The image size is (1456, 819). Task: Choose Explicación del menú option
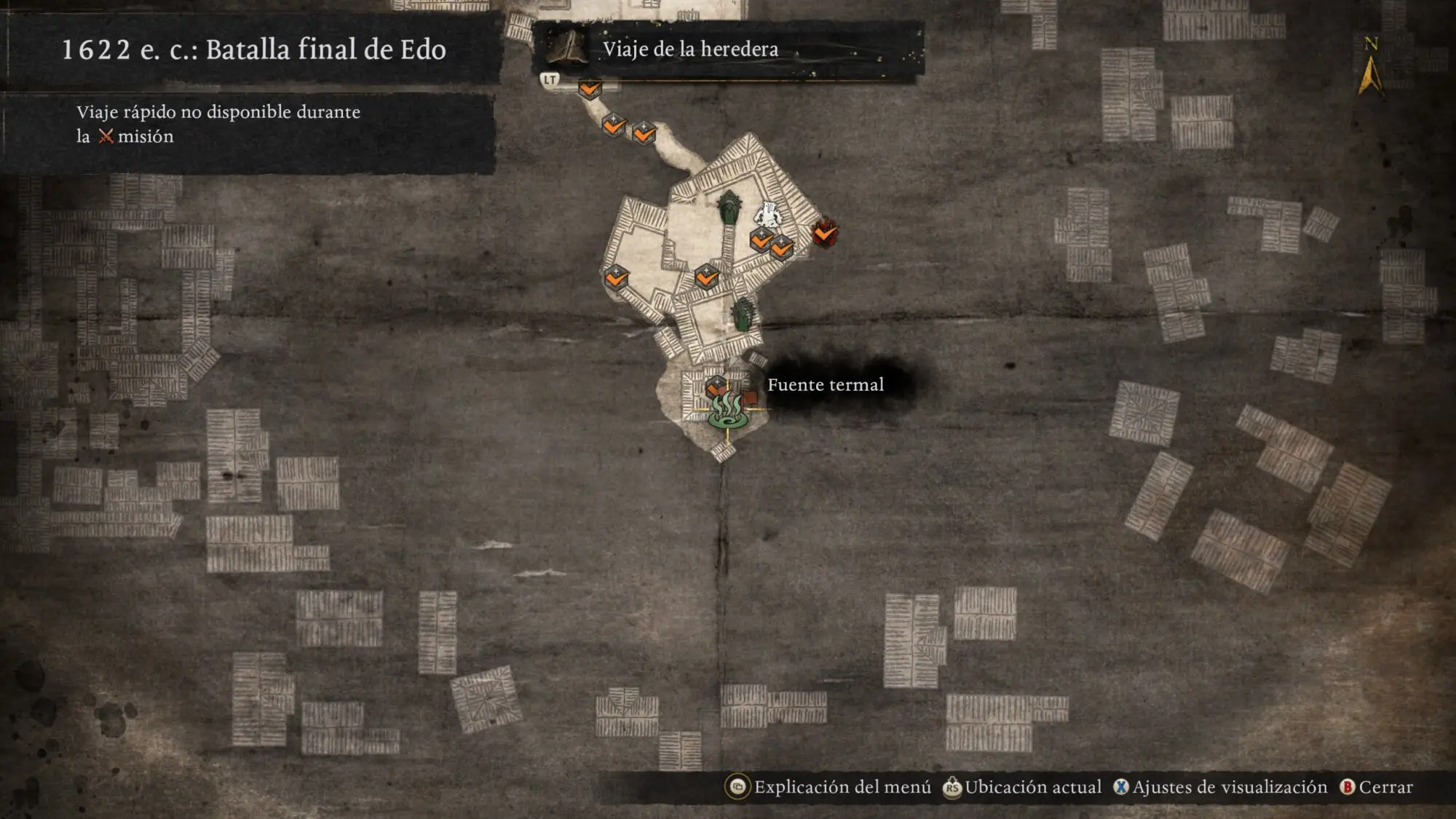click(829, 787)
